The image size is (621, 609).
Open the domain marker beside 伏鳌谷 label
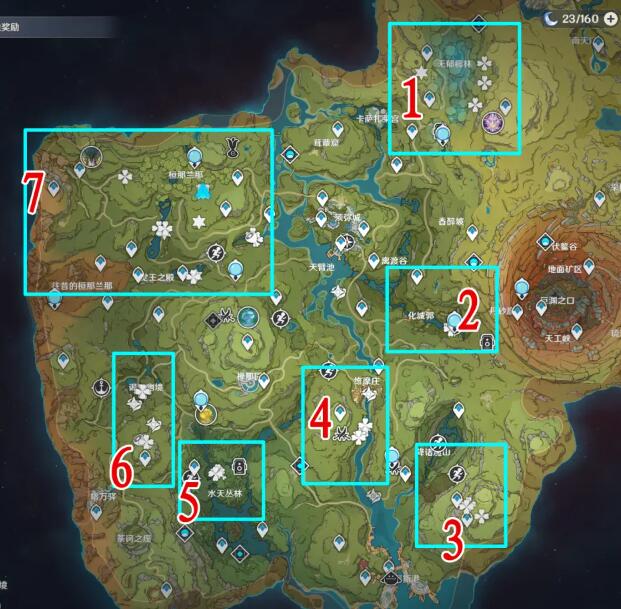(544, 243)
